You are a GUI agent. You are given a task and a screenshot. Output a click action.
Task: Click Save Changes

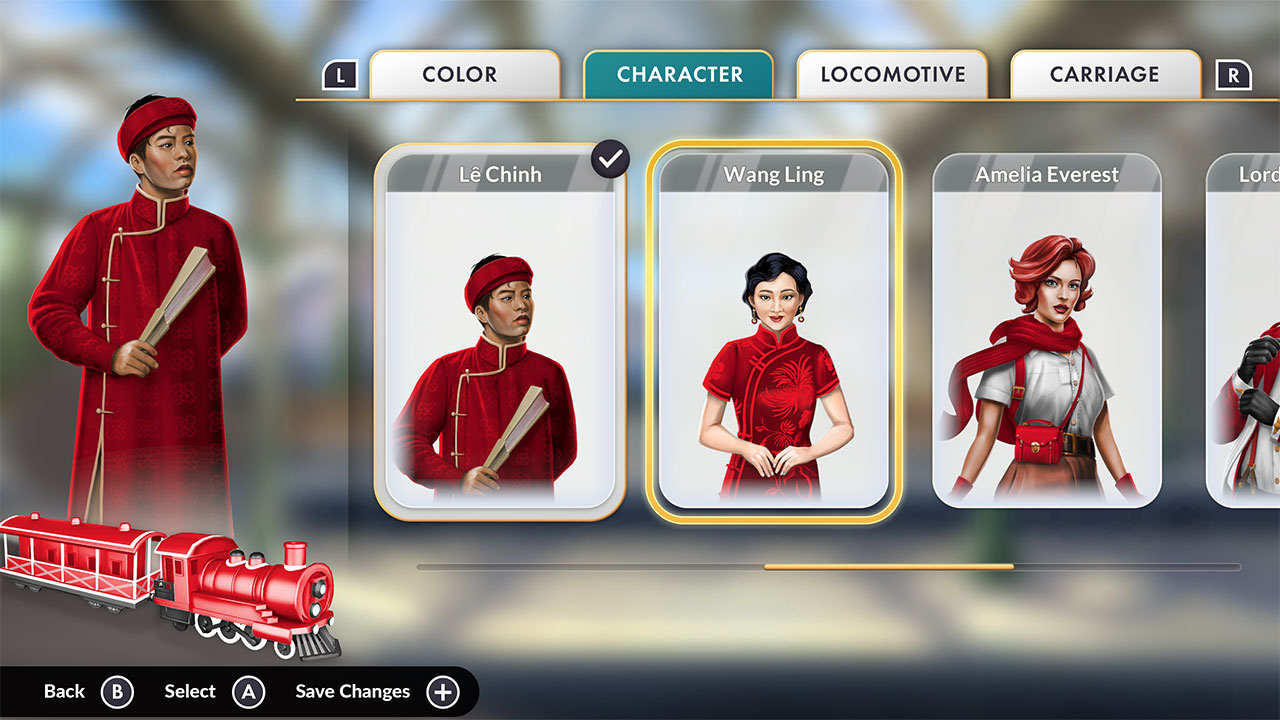coord(352,691)
